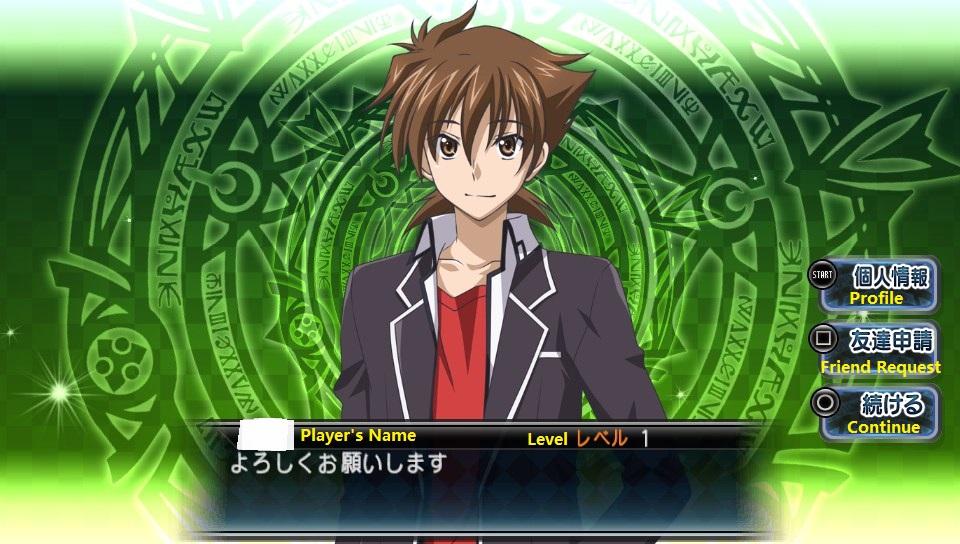Send a Friend Request
The height and width of the screenshot is (544, 960).
[x=878, y=348]
